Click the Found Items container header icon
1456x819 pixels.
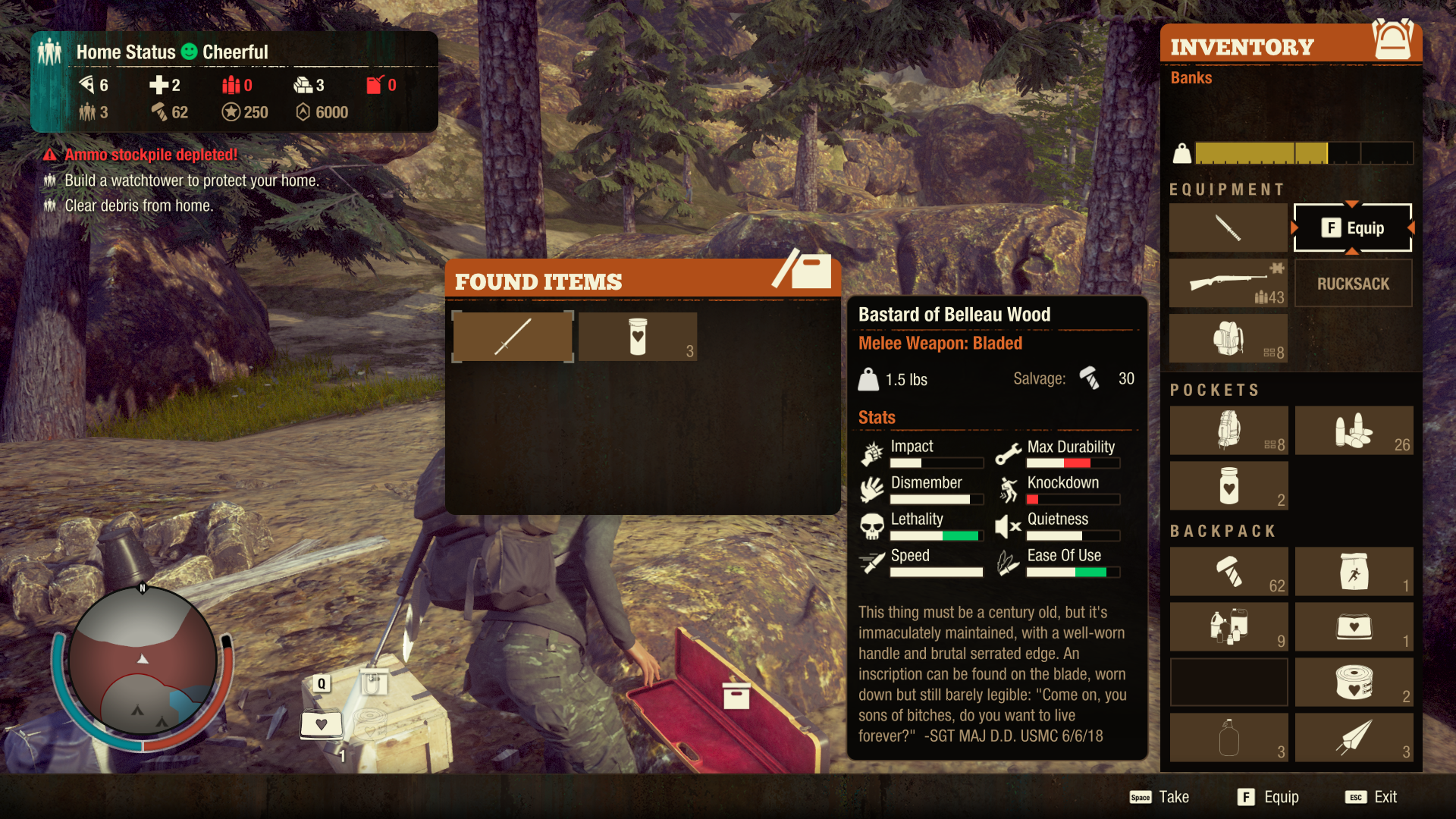[805, 270]
